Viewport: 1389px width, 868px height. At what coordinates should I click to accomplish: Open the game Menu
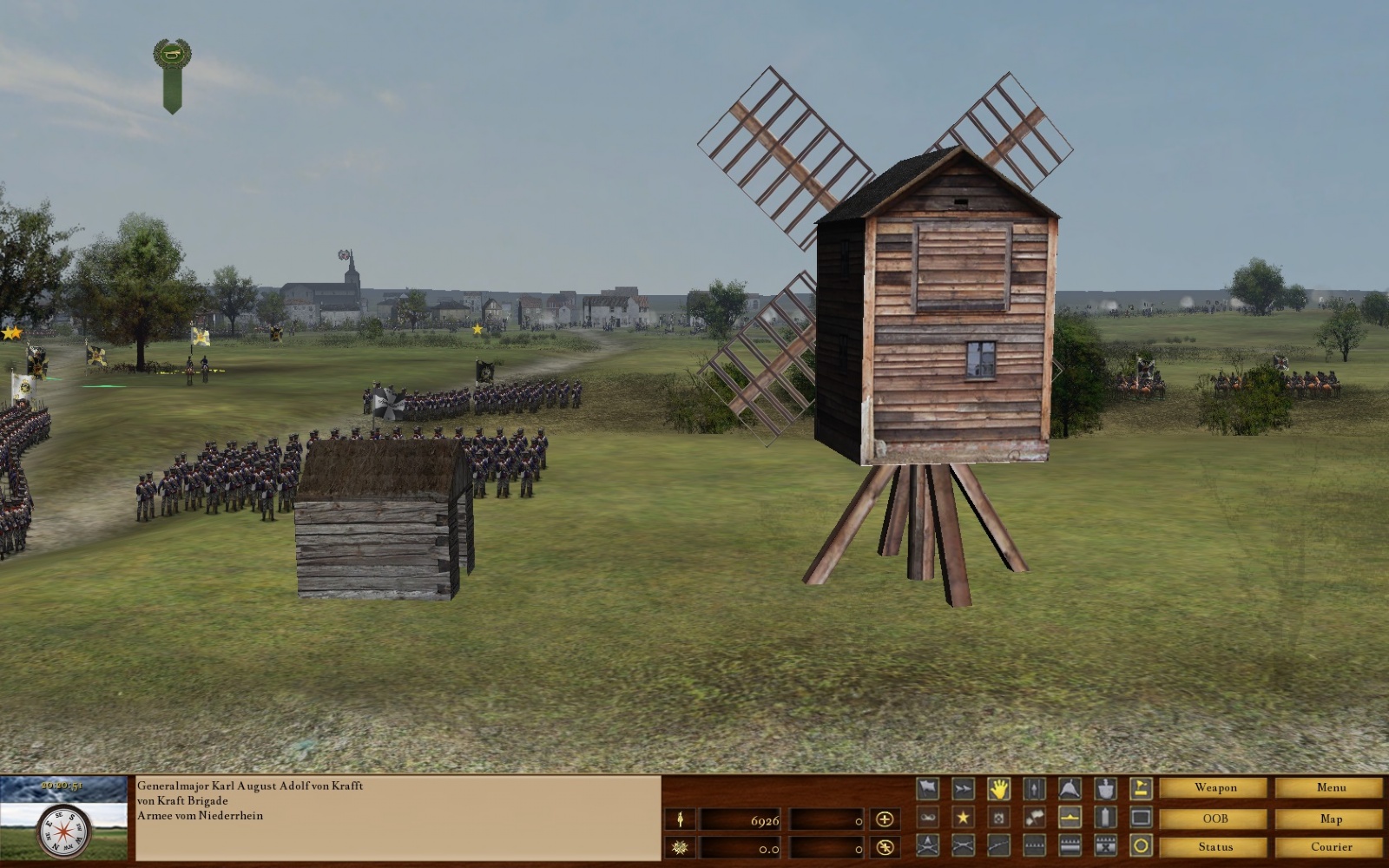[1330, 788]
